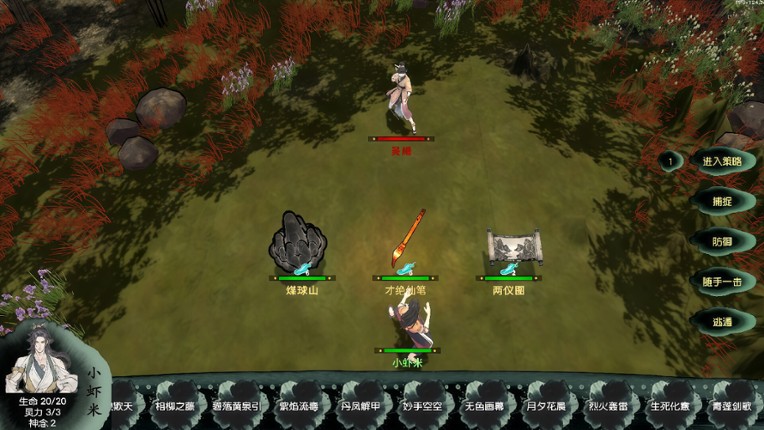
Task: Activate the 相隙之藤 skill
Action: (174, 406)
